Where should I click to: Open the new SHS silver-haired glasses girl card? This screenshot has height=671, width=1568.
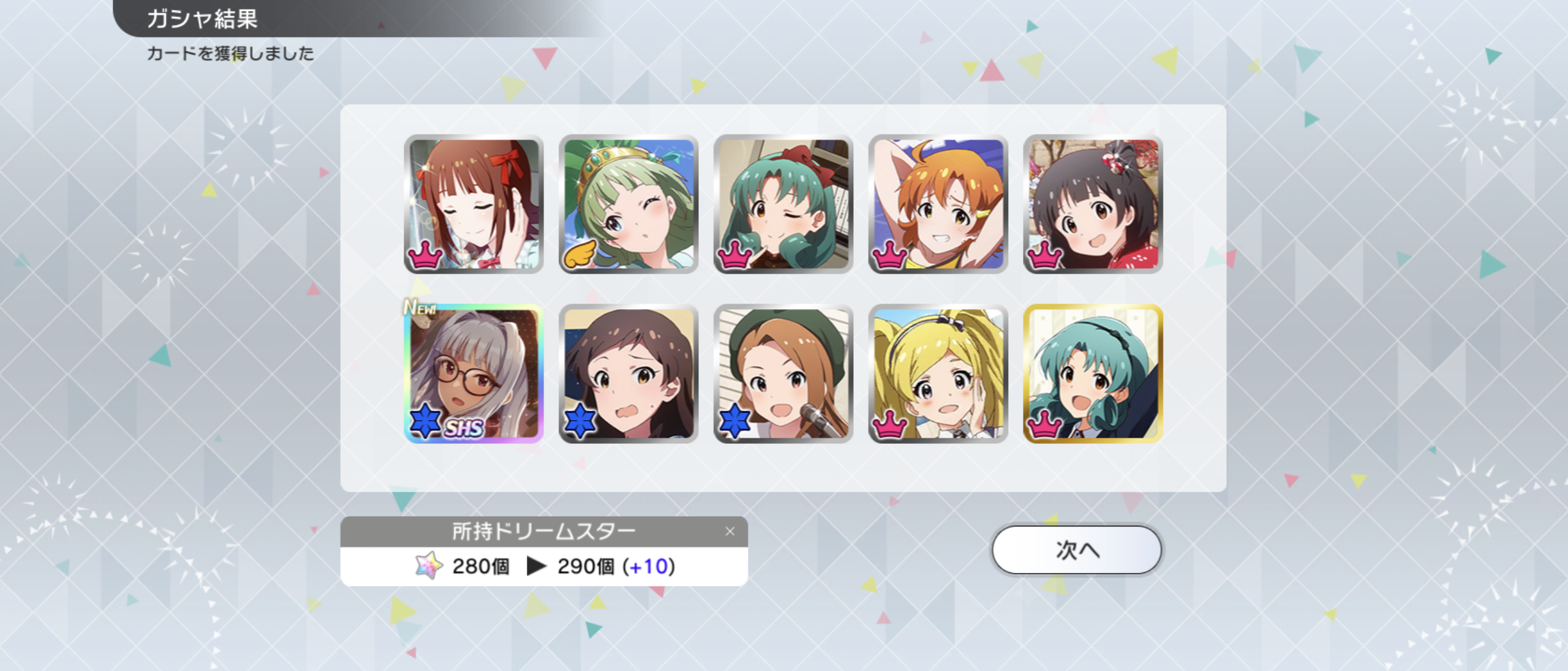[x=473, y=373]
